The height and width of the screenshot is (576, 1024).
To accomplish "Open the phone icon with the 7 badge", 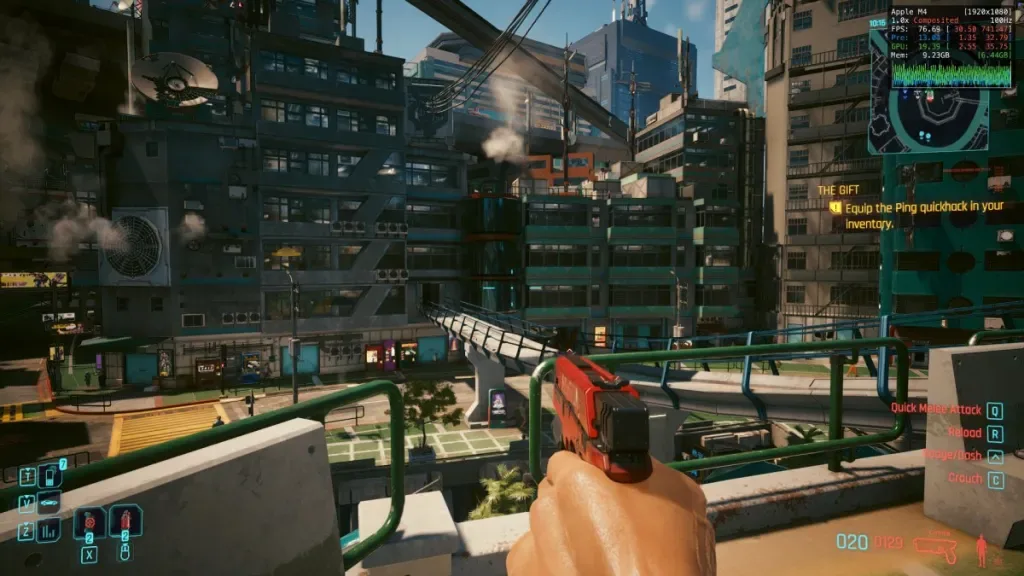I will click(x=48, y=475).
